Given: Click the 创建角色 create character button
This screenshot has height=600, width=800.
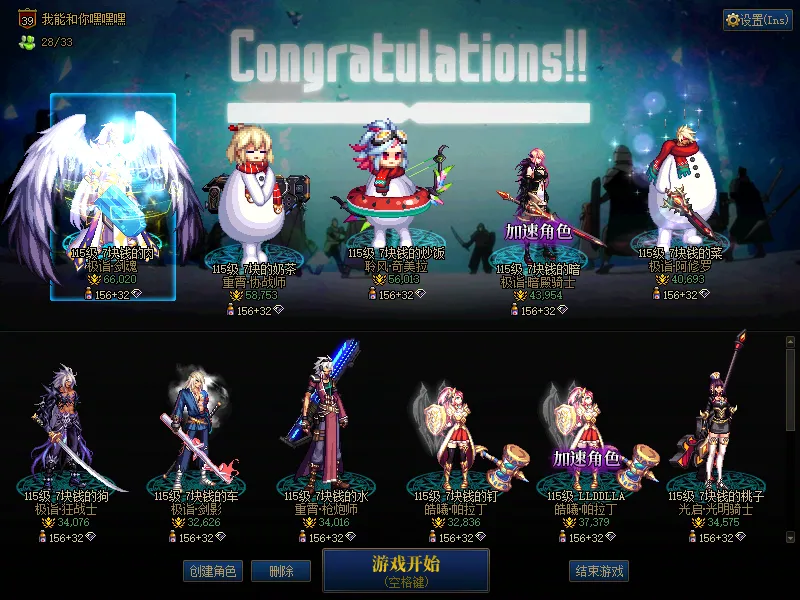Looking at the screenshot, I should (211, 571).
